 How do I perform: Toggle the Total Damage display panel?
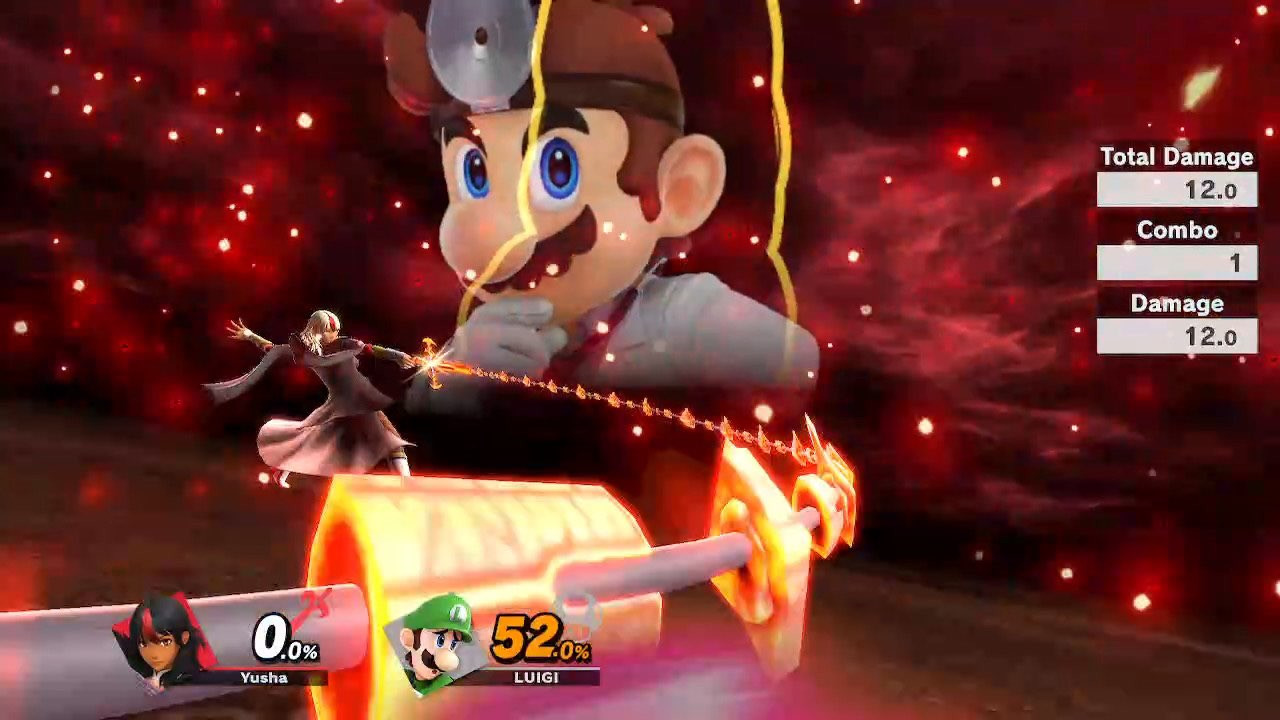click(x=1176, y=157)
